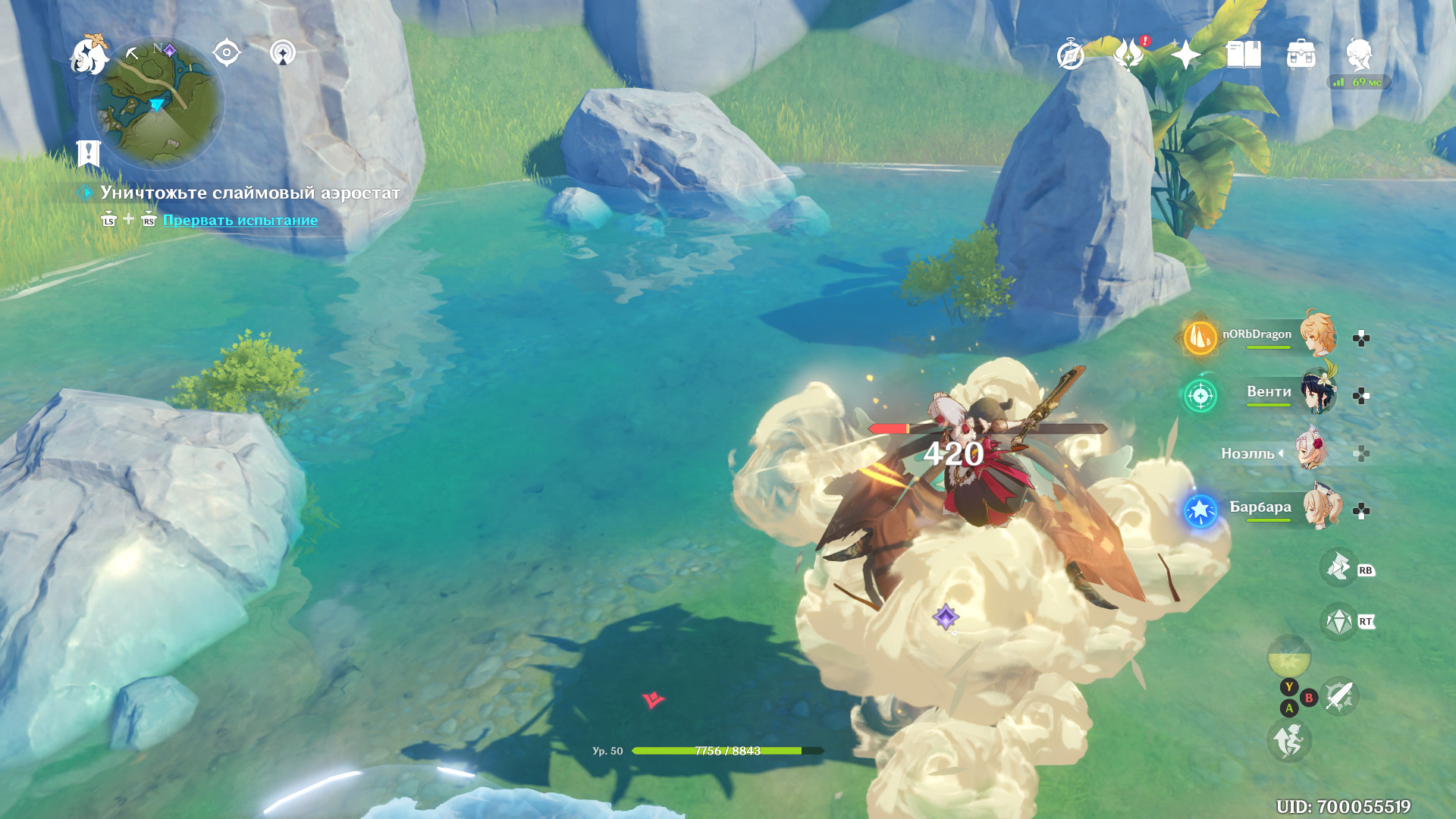Activate the sprint running figure icon
This screenshot has height=819, width=1456.
pos(1288,741)
